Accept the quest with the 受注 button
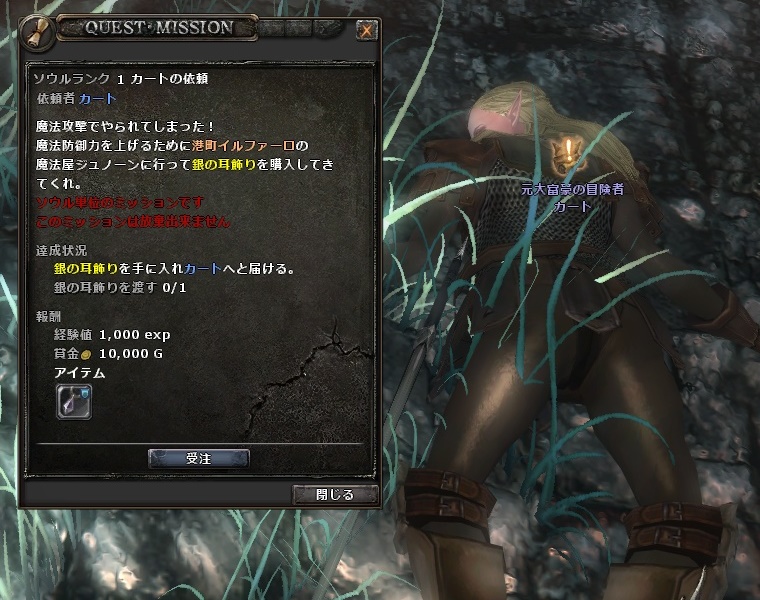This screenshot has height=600, width=760. tap(198, 458)
